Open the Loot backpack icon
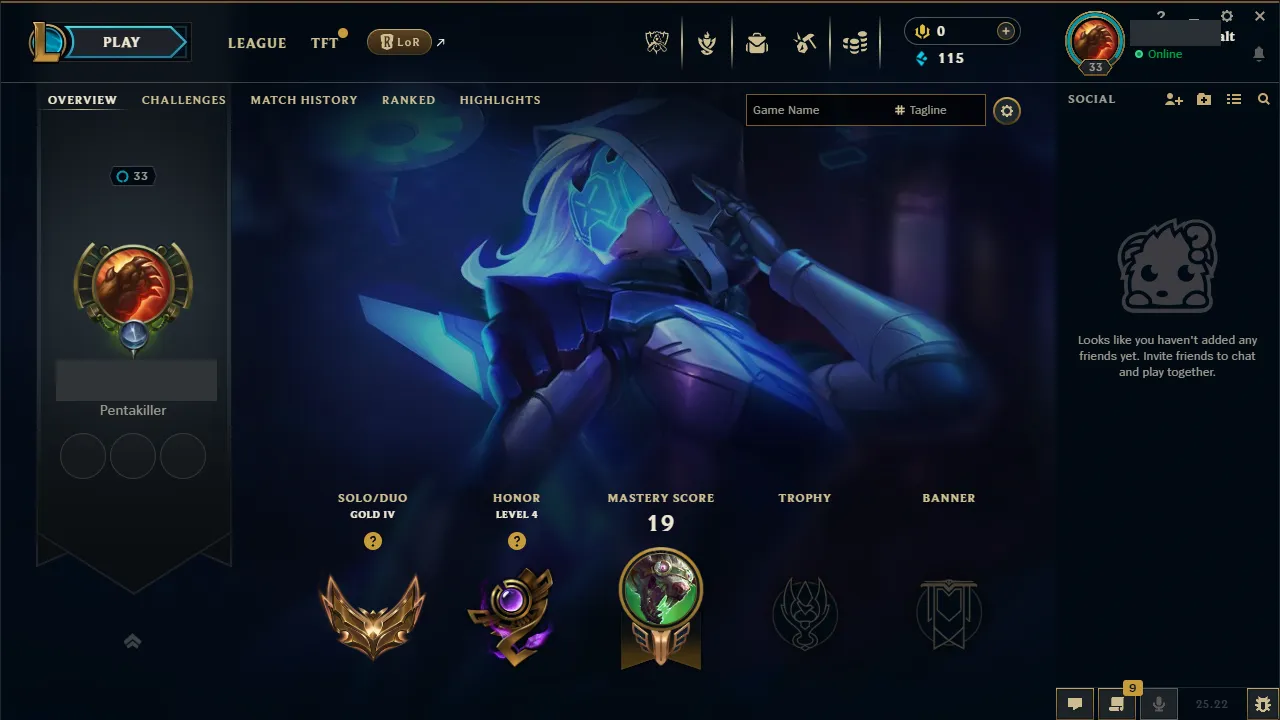 [757, 42]
